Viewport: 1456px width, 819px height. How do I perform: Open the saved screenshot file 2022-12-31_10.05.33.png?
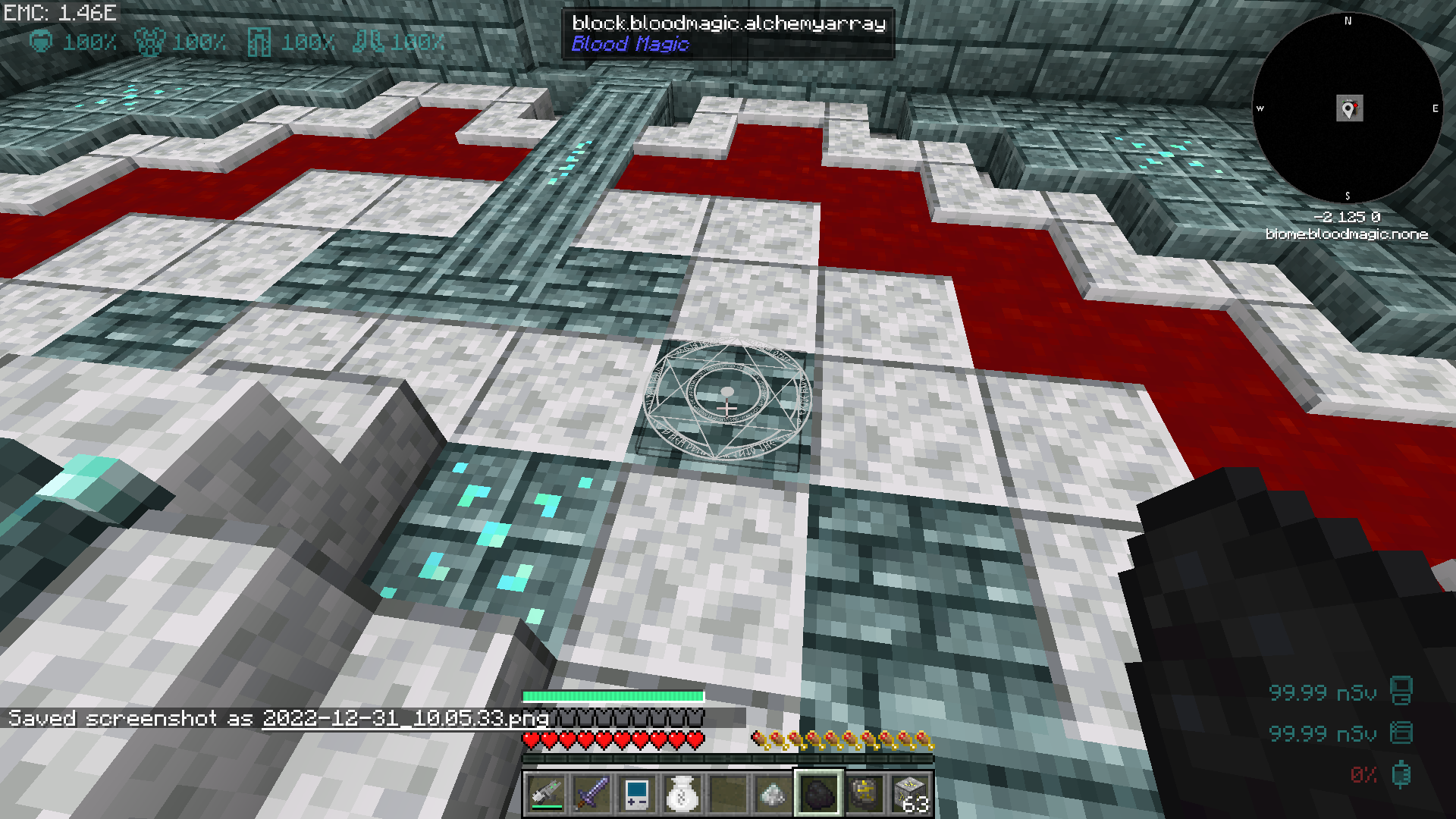pos(406,718)
